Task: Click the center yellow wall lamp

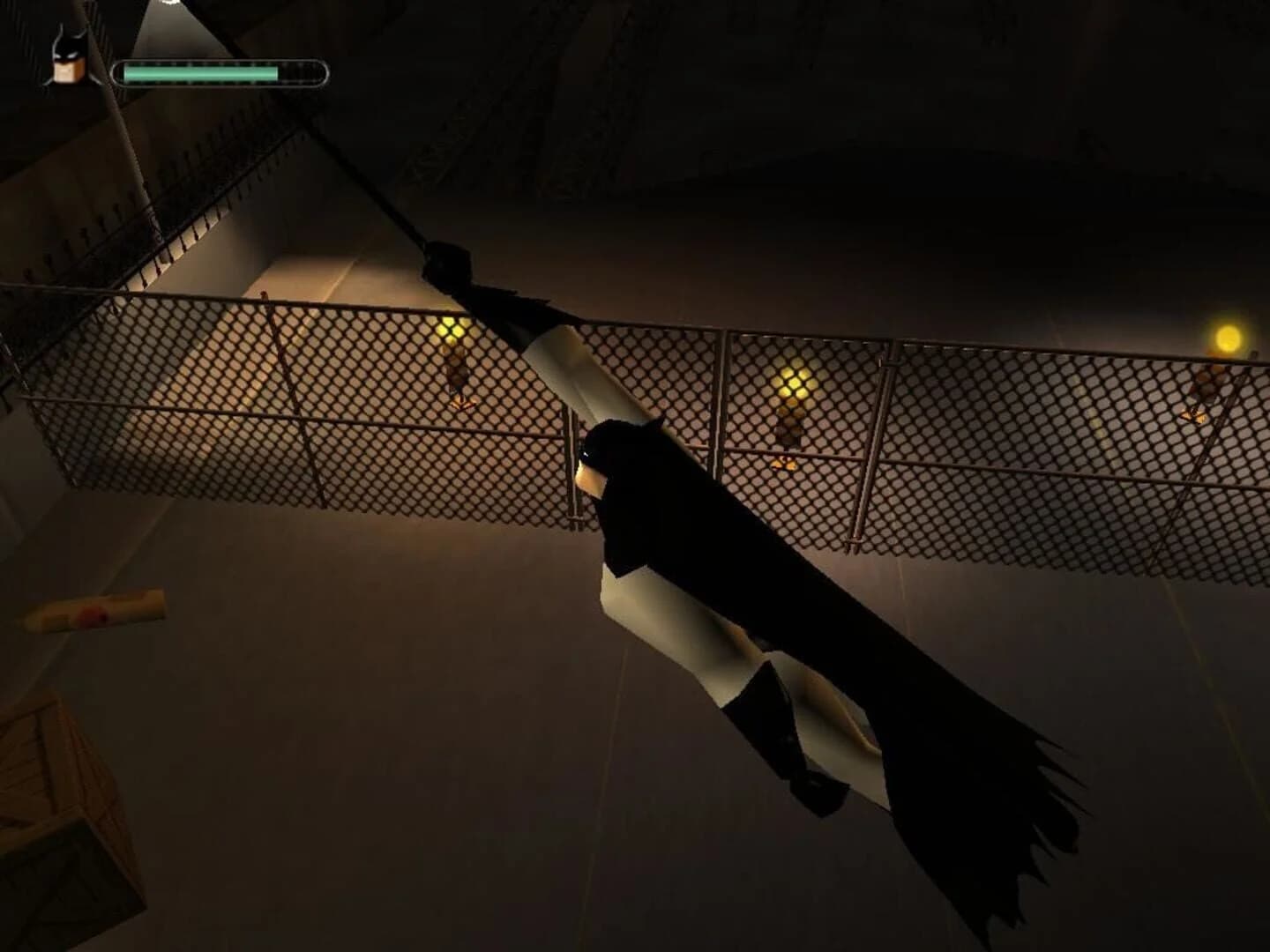Action: click(x=792, y=383)
